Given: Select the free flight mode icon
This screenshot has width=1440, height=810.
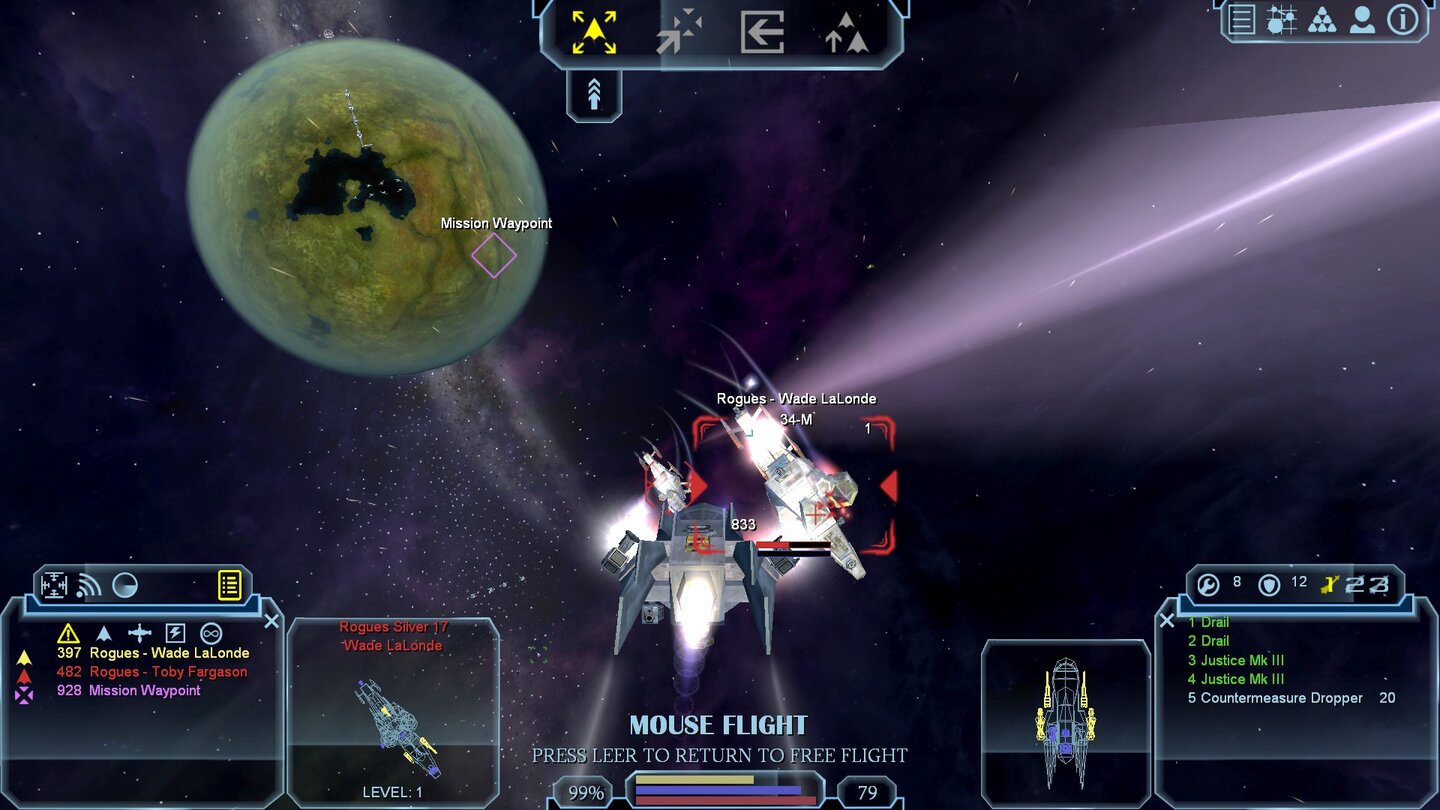Looking at the screenshot, I should coord(594,32).
